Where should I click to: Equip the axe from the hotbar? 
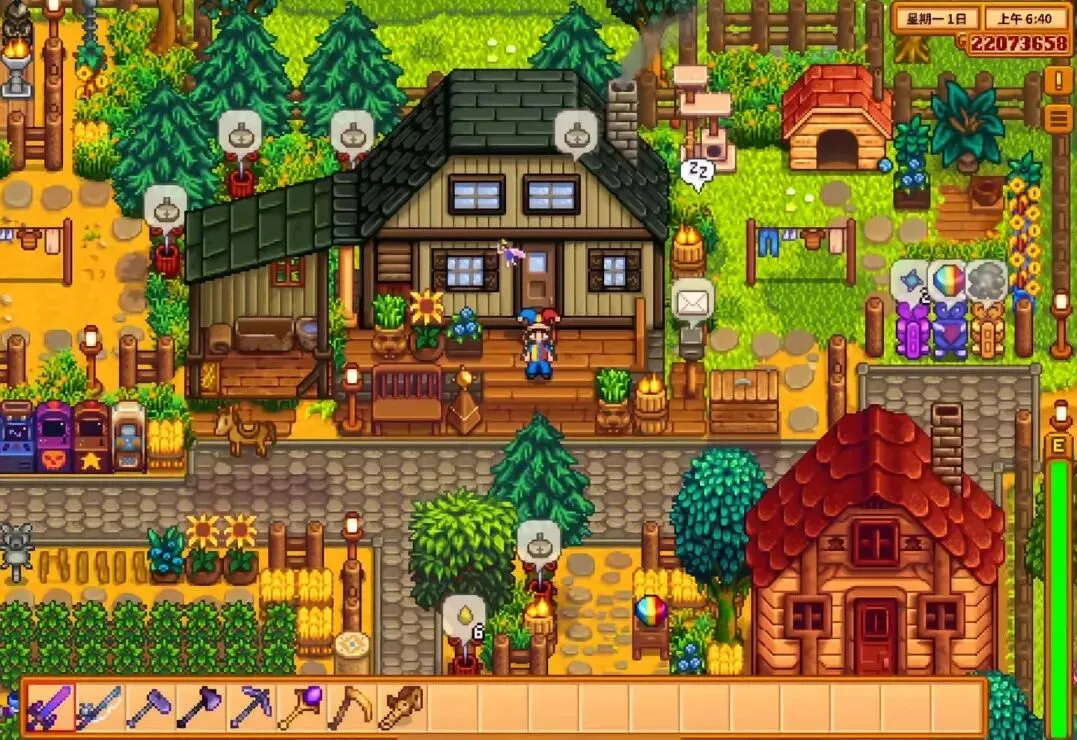(x=200, y=707)
